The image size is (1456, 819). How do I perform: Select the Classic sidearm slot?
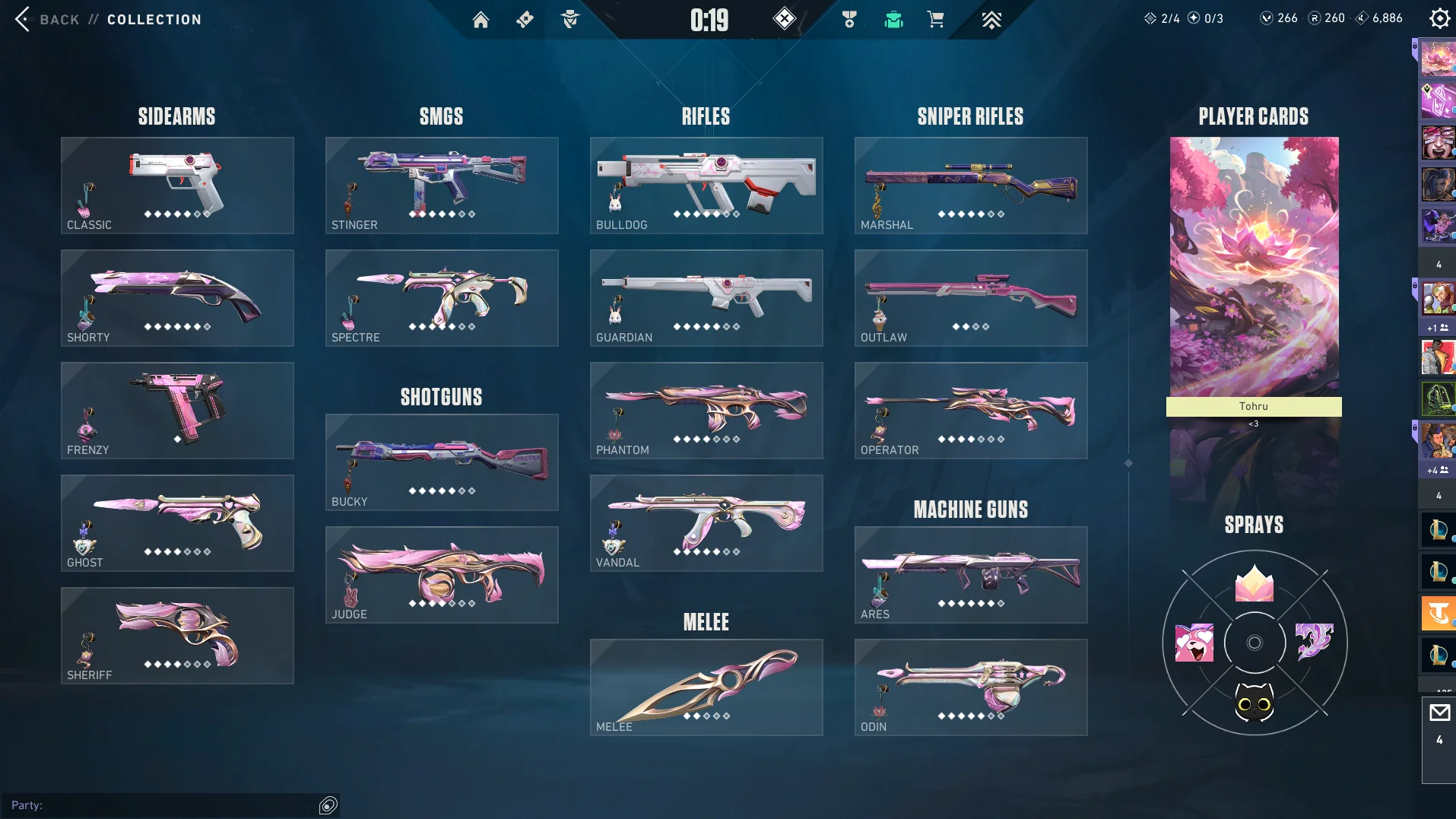tap(177, 186)
